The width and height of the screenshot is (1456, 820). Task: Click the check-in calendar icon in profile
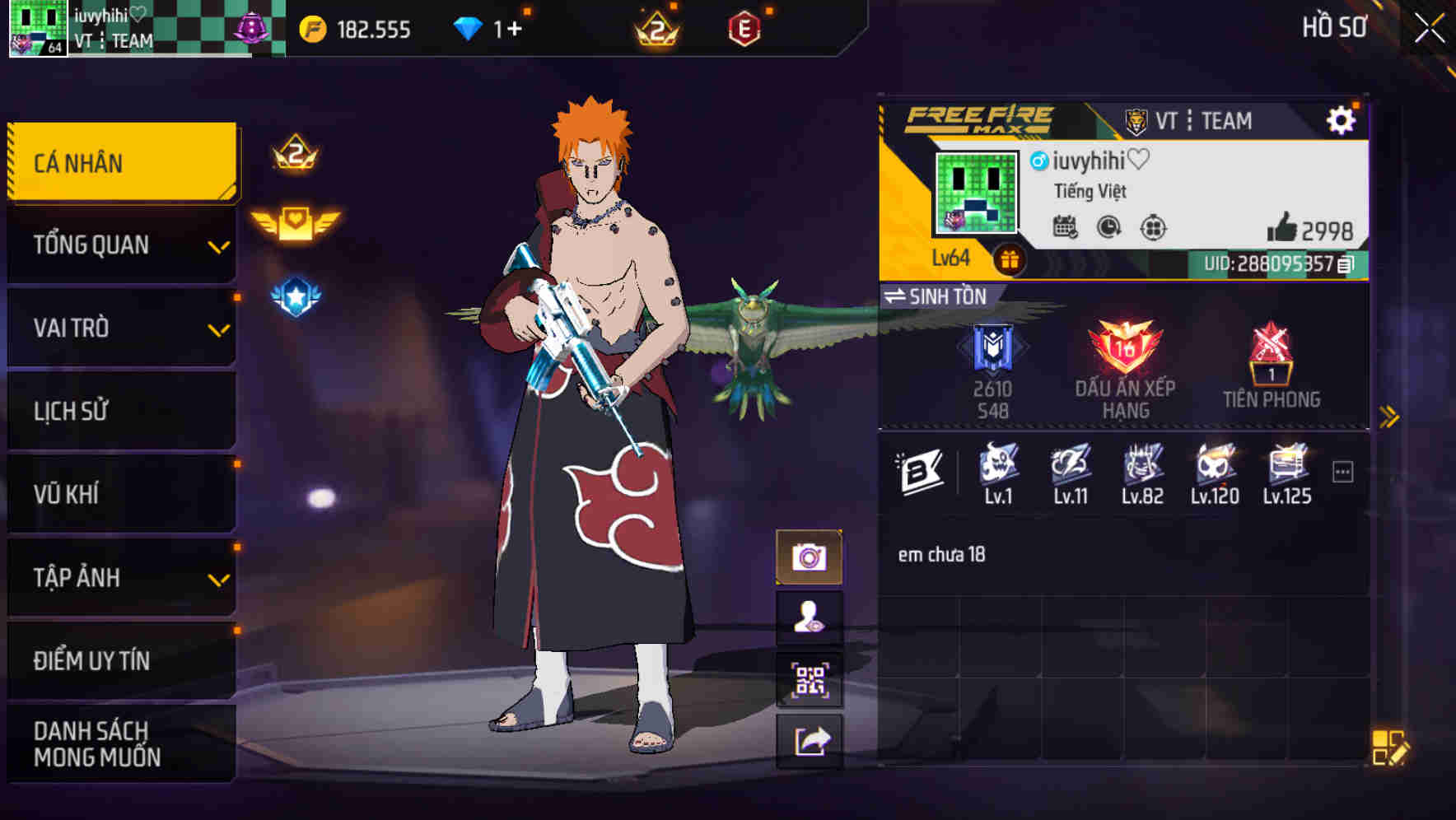pyautogui.click(x=1067, y=228)
